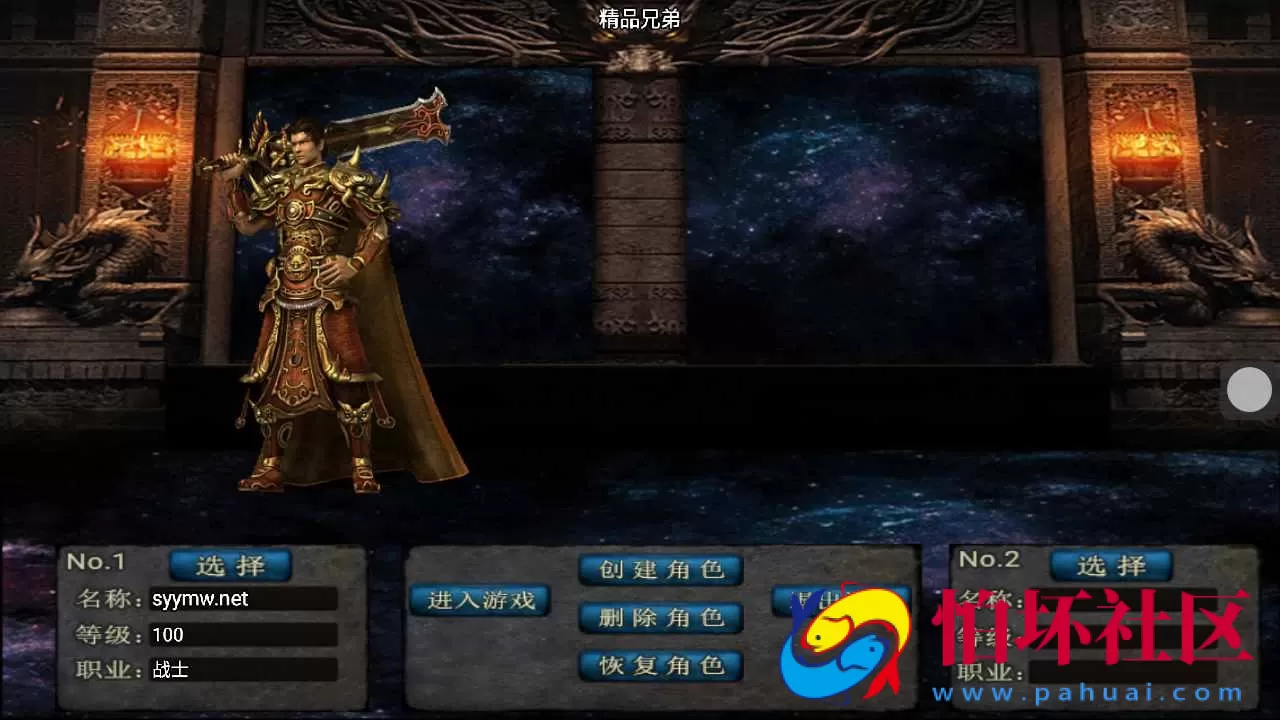This screenshot has height=720, width=1280.
Task: Tap the 精品兄弟 server title at the top
Action: click(640, 17)
